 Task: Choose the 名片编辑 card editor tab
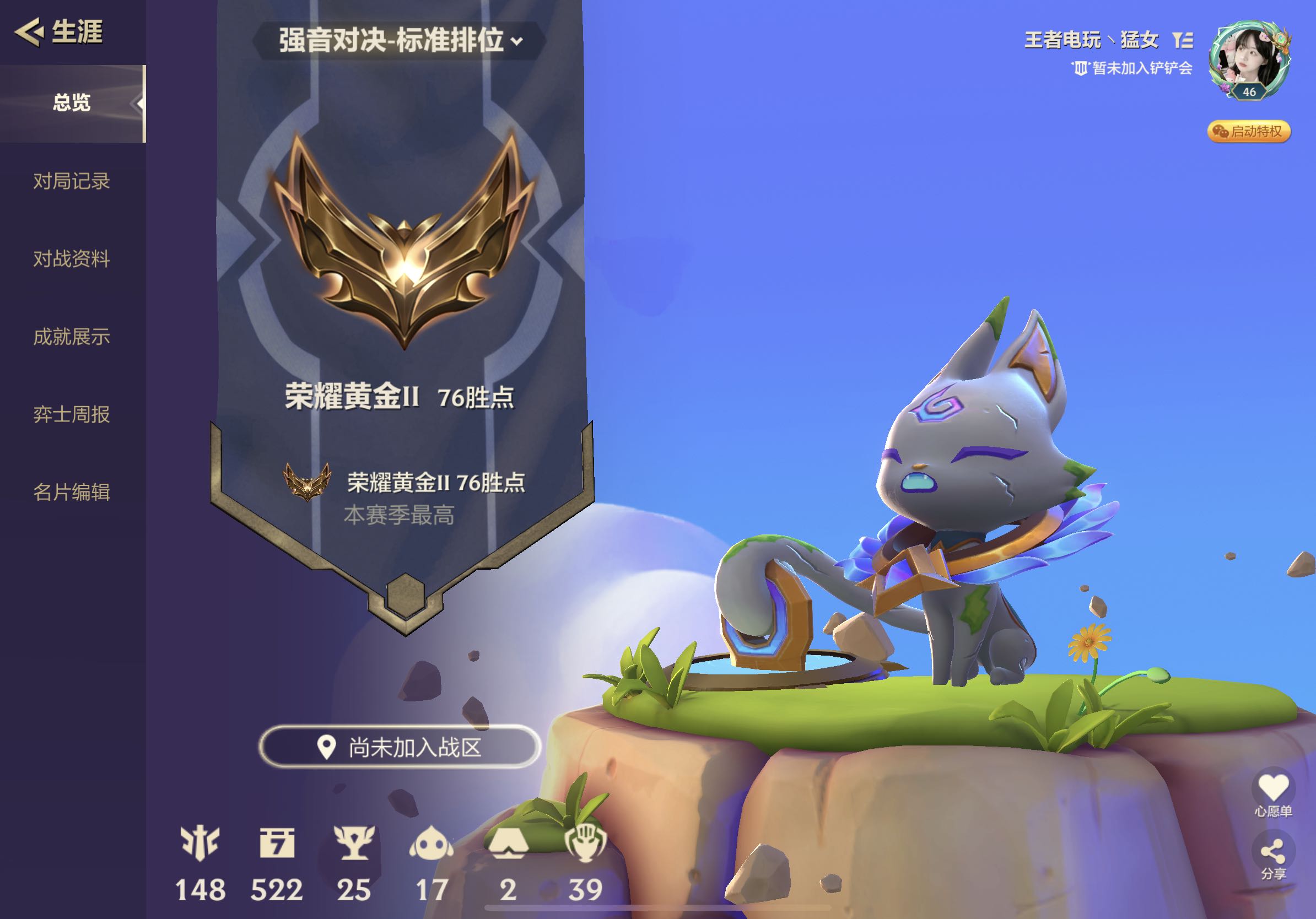[72, 492]
